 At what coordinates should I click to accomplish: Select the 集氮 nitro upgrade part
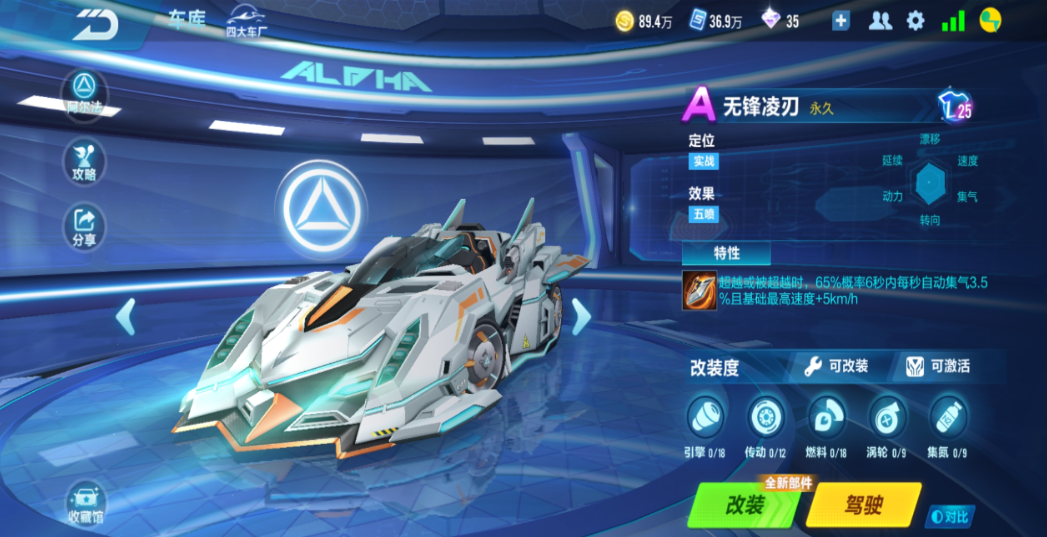pos(947,415)
